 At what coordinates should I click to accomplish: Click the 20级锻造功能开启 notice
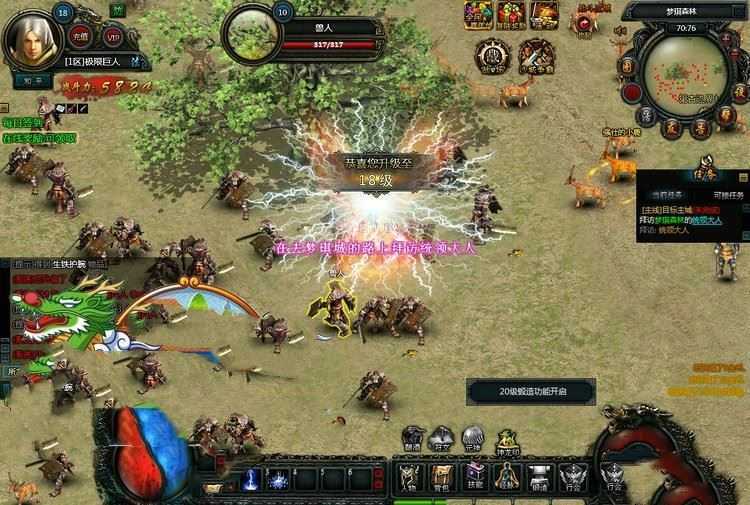click(x=531, y=391)
